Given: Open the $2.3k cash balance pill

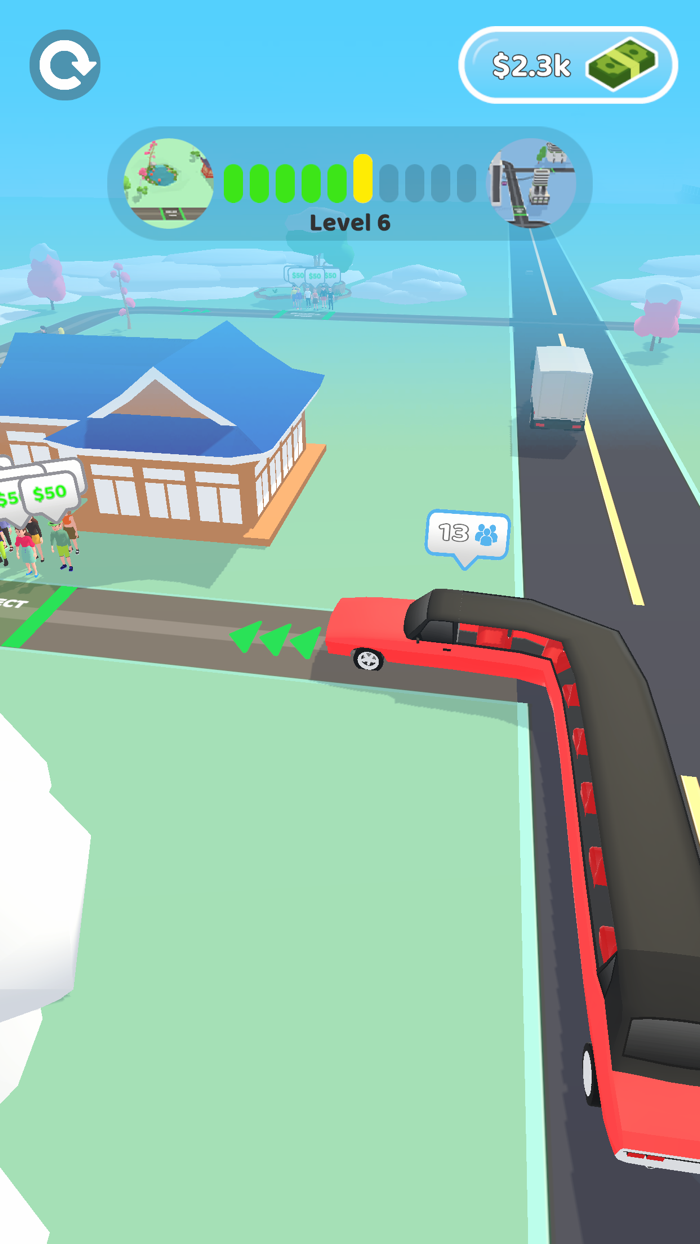Looking at the screenshot, I should coord(568,65).
